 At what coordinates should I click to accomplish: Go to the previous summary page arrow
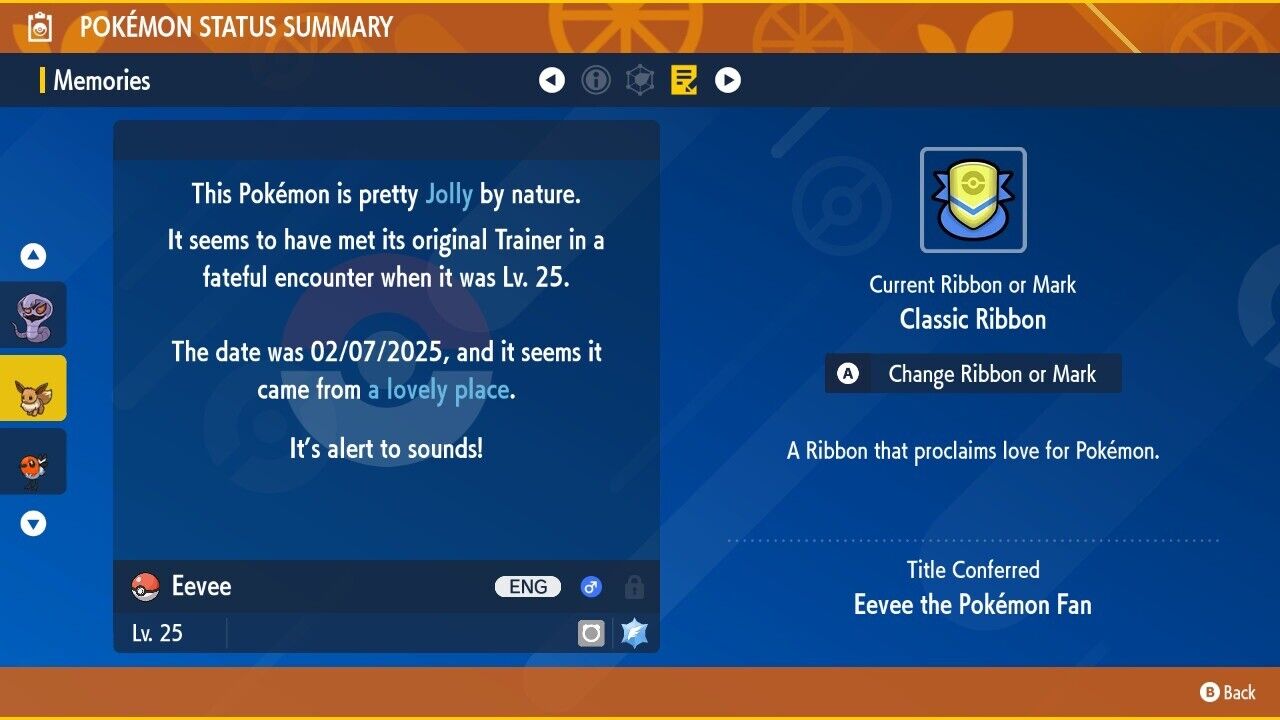pyautogui.click(x=552, y=80)
